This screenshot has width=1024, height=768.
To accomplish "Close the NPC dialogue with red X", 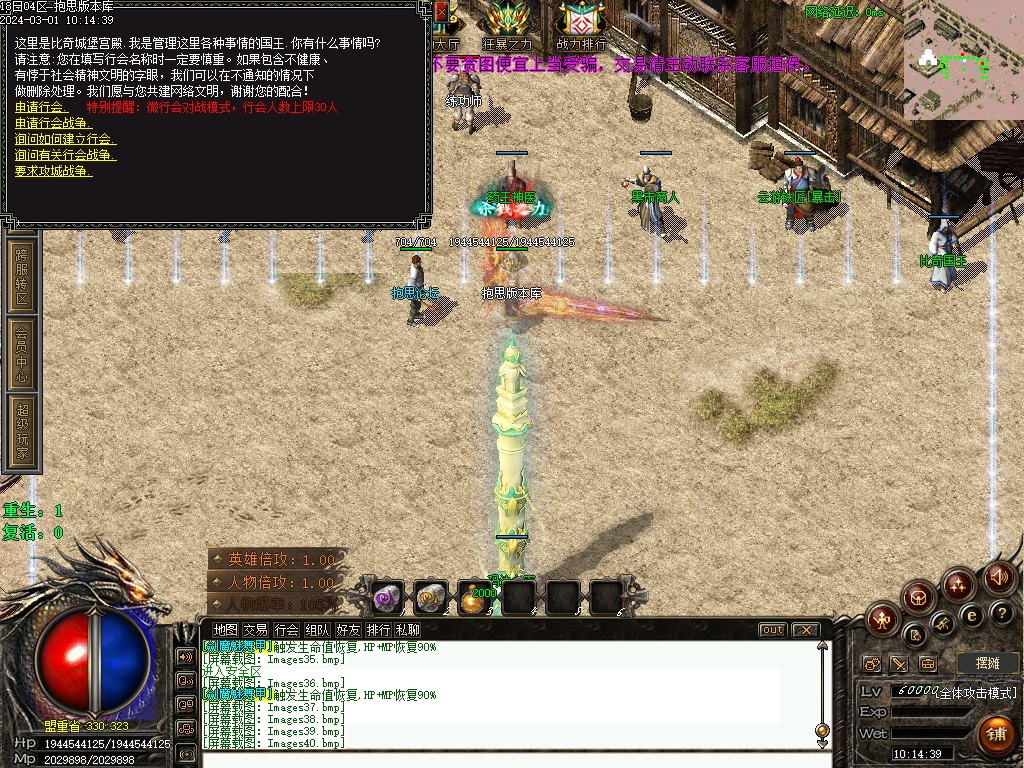I will tap(442, 12).
